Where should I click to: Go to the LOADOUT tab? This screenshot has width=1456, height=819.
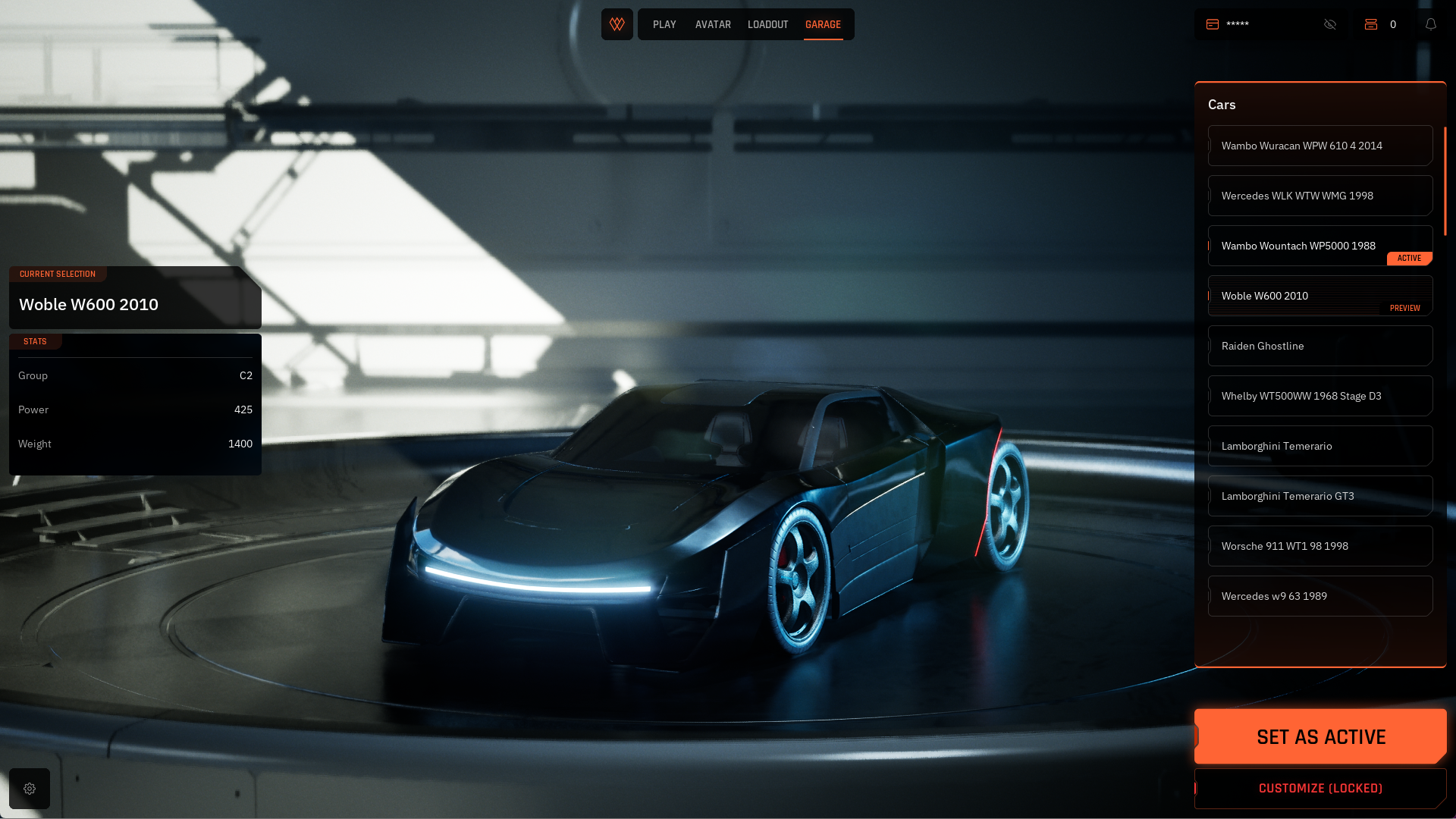767,25
